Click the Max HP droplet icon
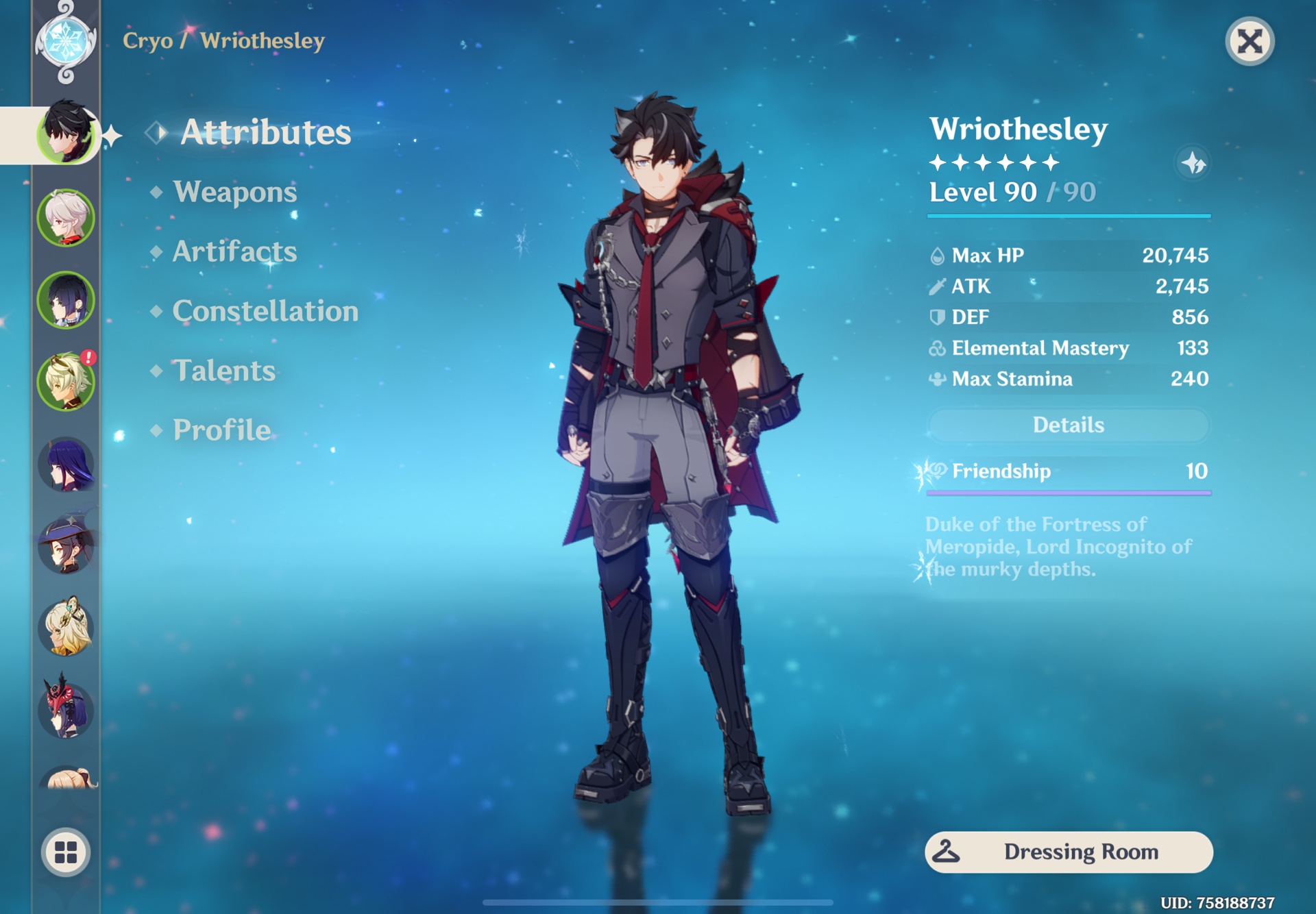Image resolution: width=1316 pixels, height=914 pixels. 936,255
